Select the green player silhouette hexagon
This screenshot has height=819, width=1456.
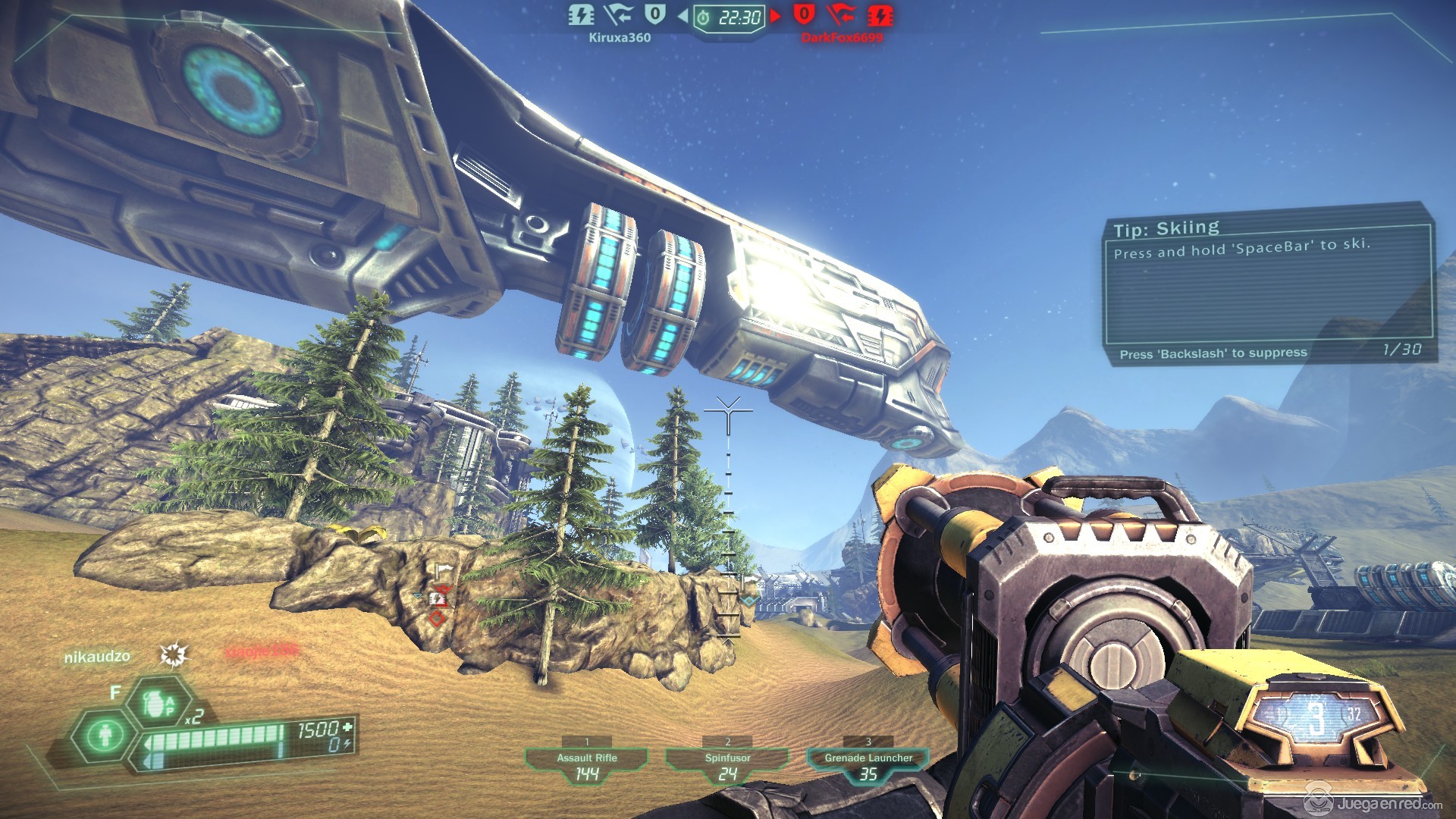point(105,735)
